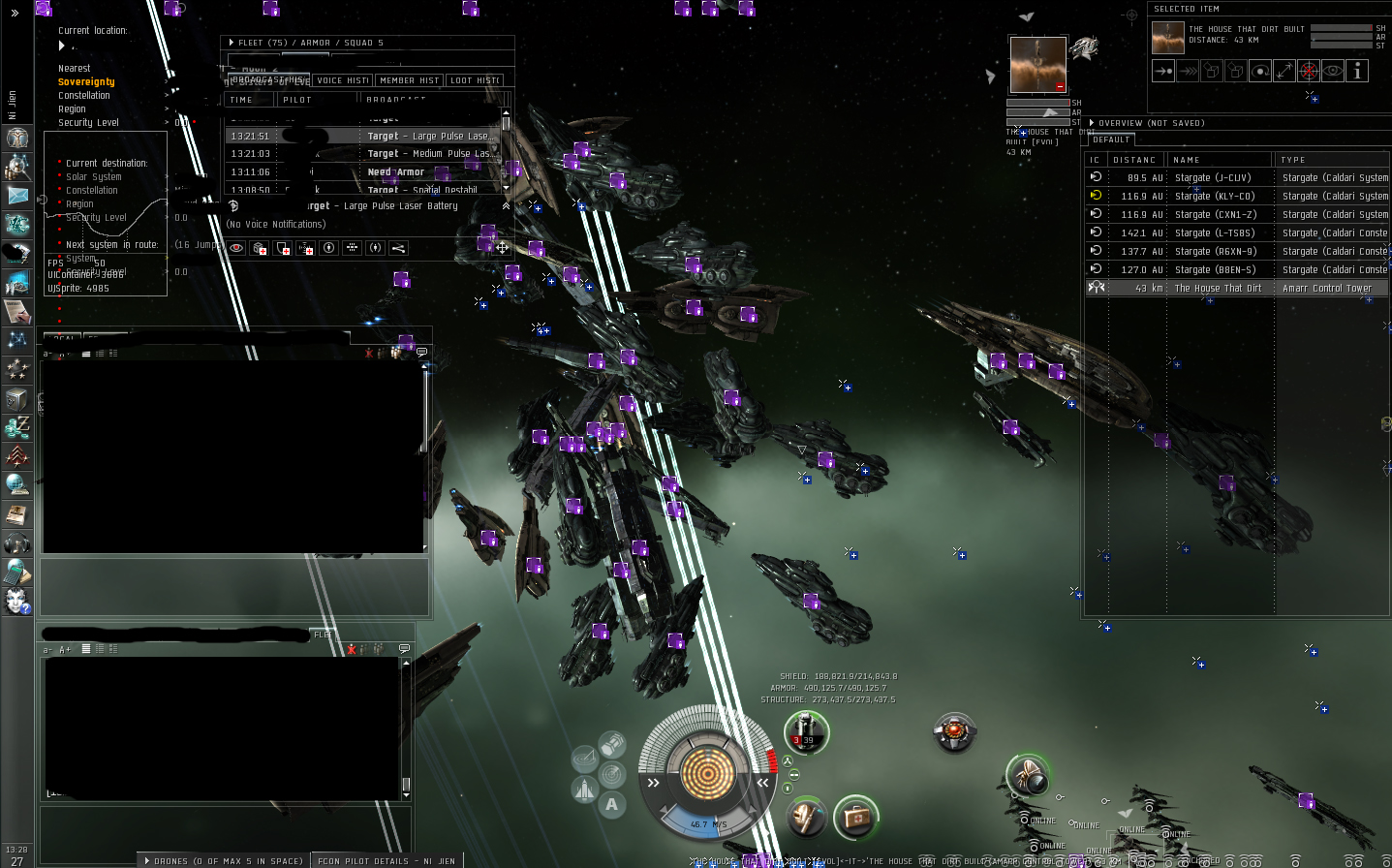Show info for the selected item
The height and width of the screenshot is (868, 1392).
[1357, 71]
